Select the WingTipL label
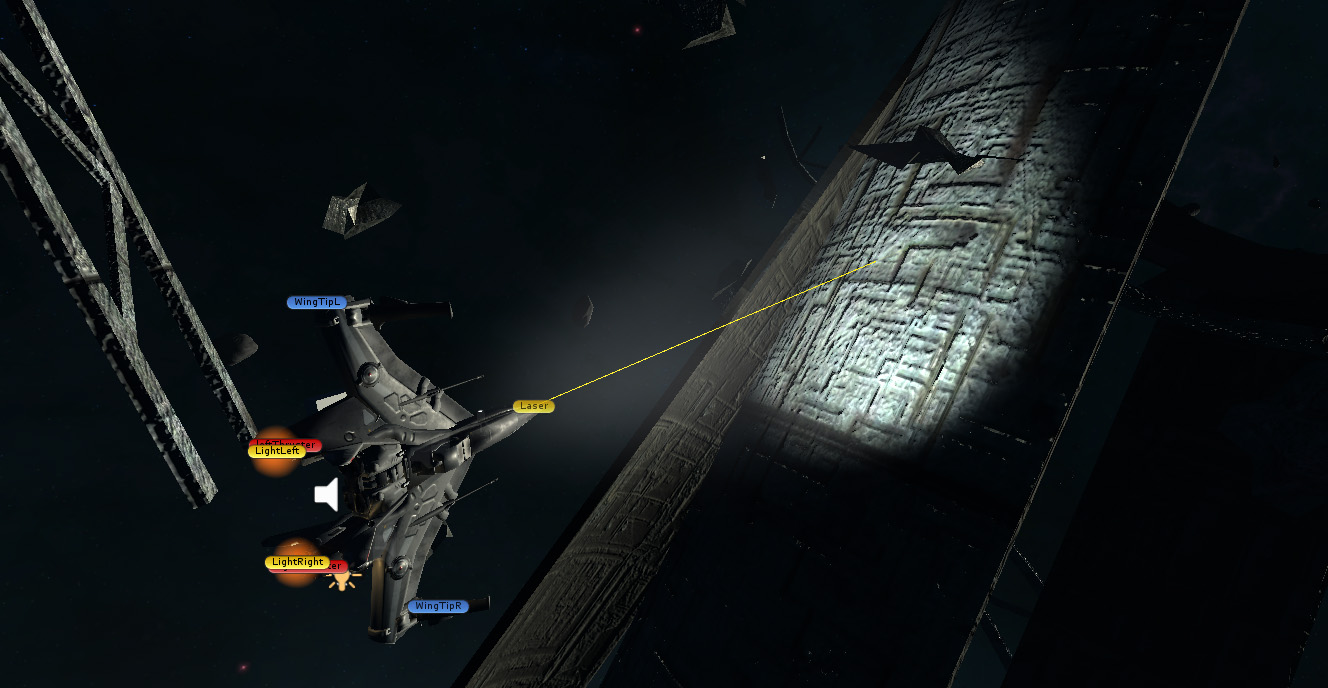1328x688 pixels. [318, 302]
